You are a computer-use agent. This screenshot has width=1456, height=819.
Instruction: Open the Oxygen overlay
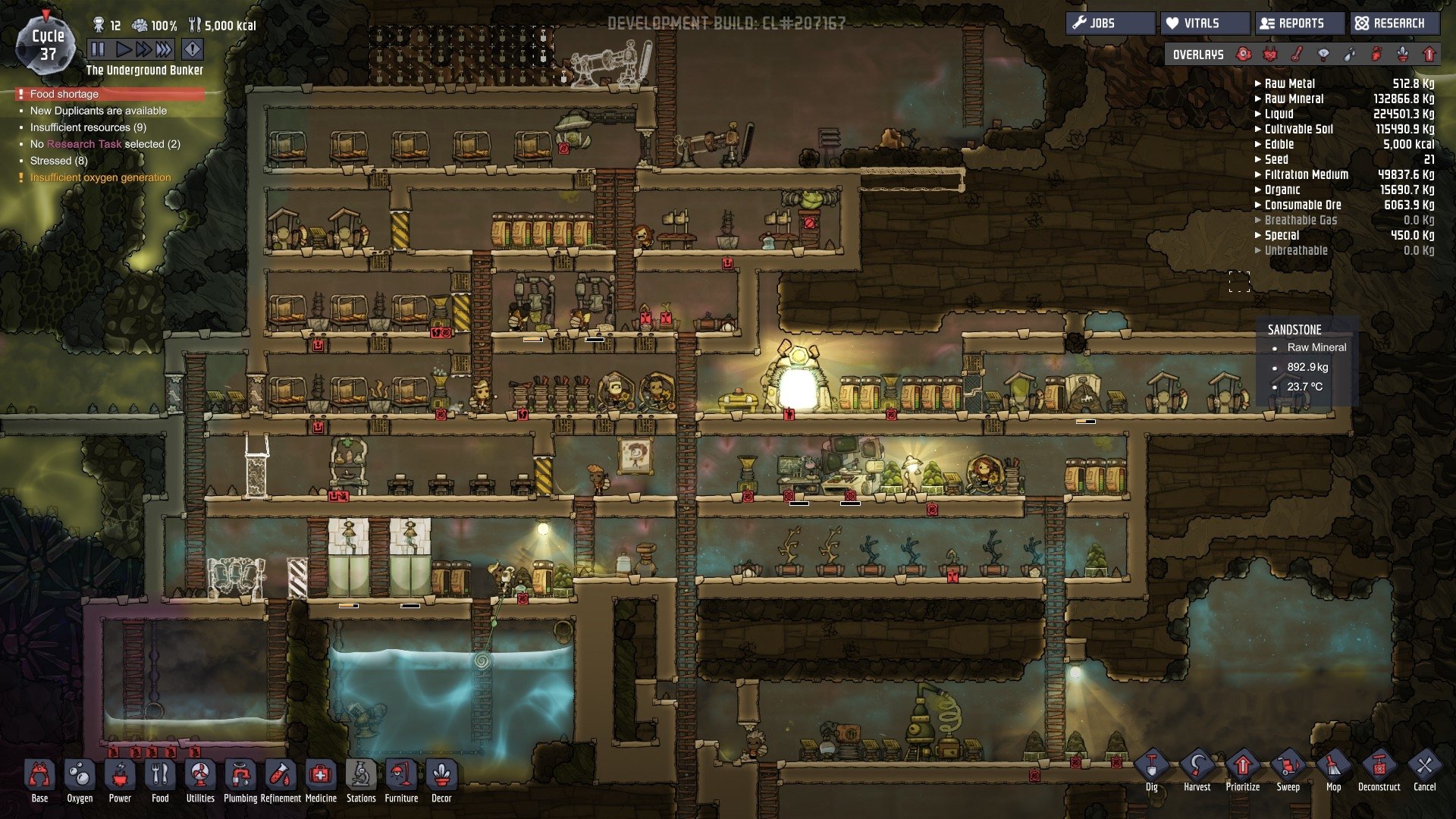click(1241, 55)
